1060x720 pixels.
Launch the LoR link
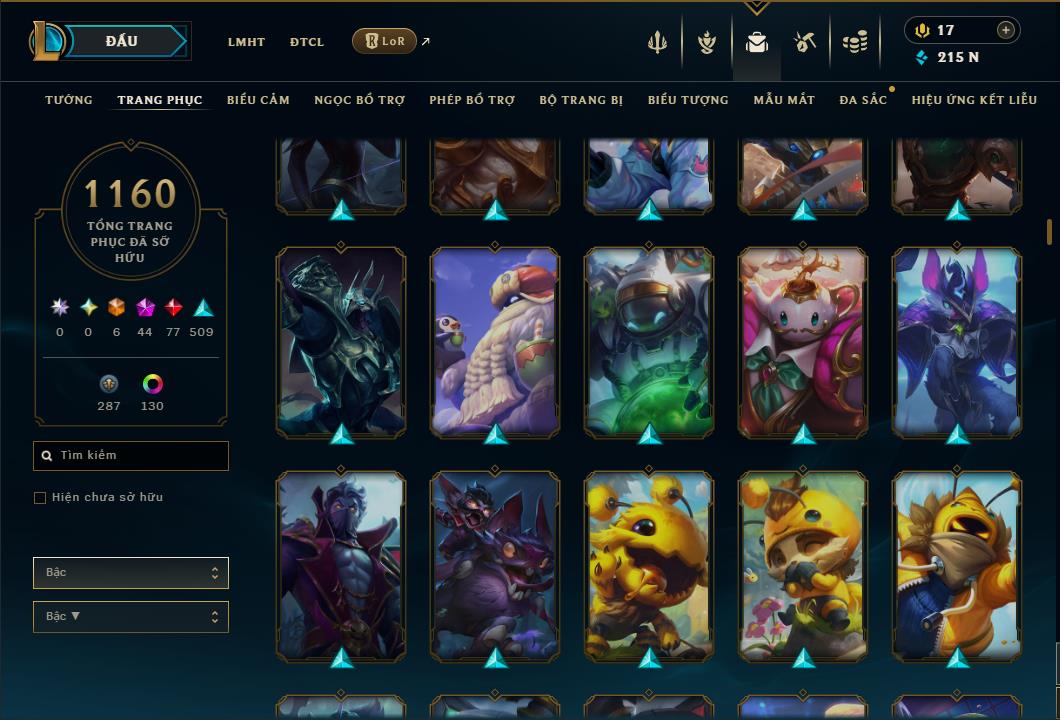(x=385, y=41)
